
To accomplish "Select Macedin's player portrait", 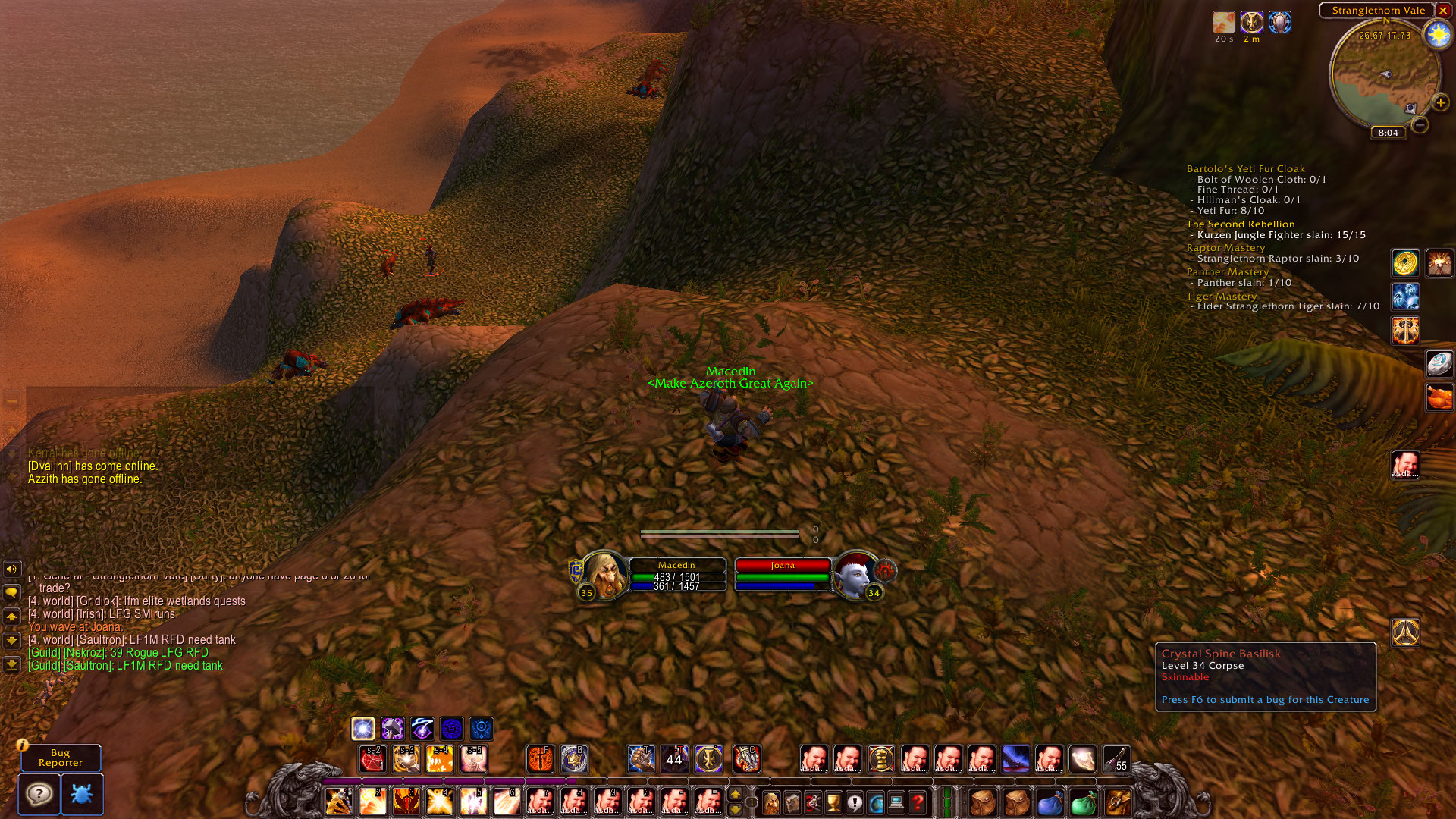I will tap(604, 574).
